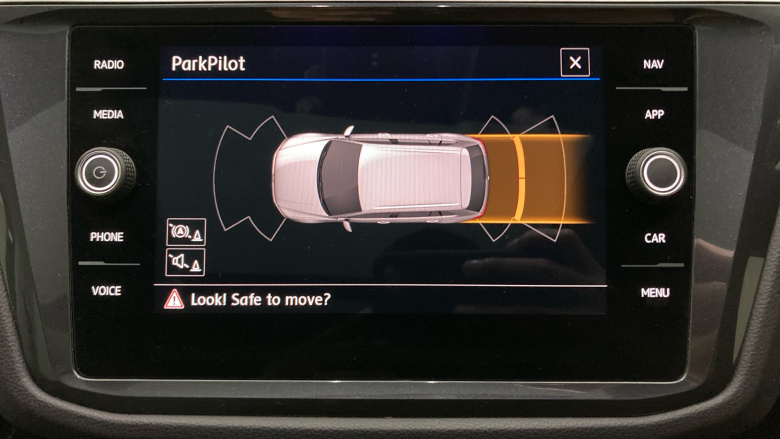Close the ParkPilot screen
This screenshot has height=439, width=780.
(x=574, y=63)
